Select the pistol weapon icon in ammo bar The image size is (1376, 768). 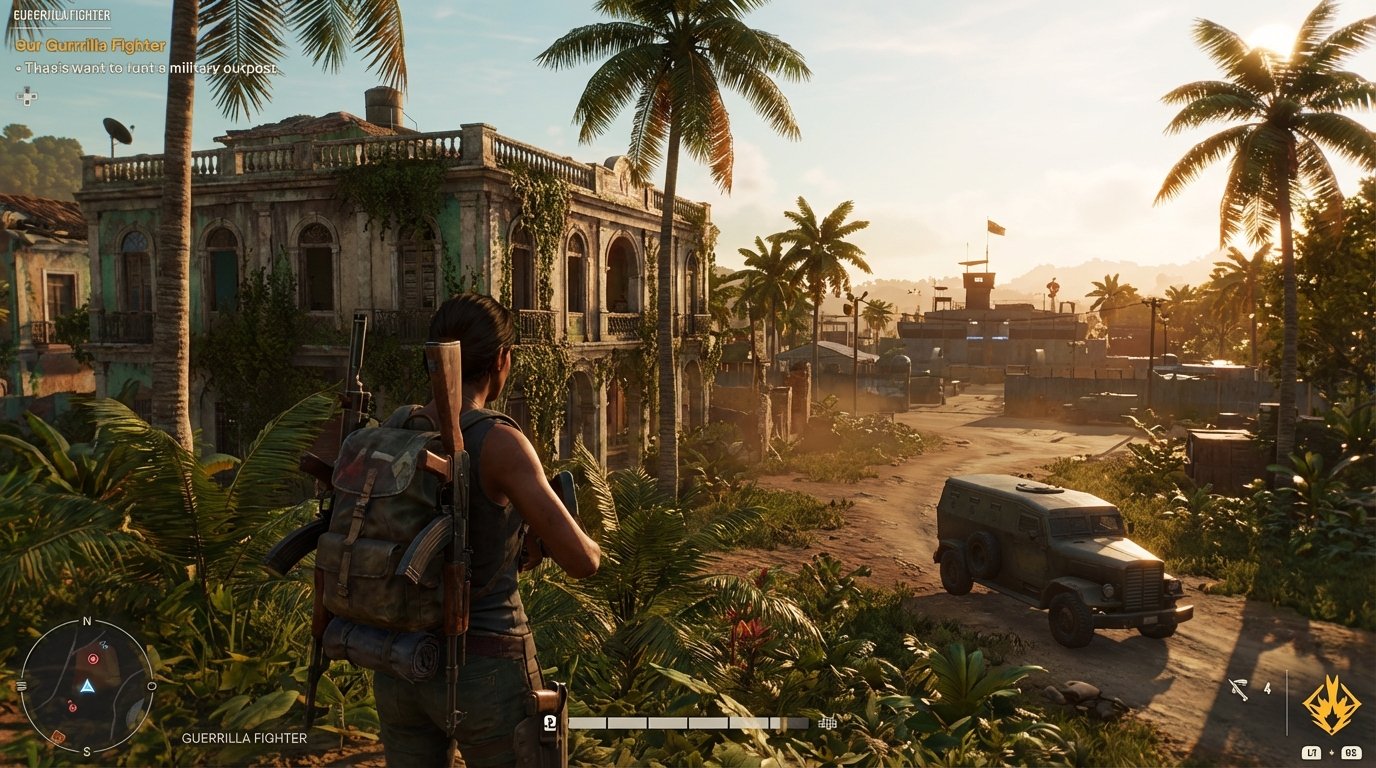click(x=548, y=721)
